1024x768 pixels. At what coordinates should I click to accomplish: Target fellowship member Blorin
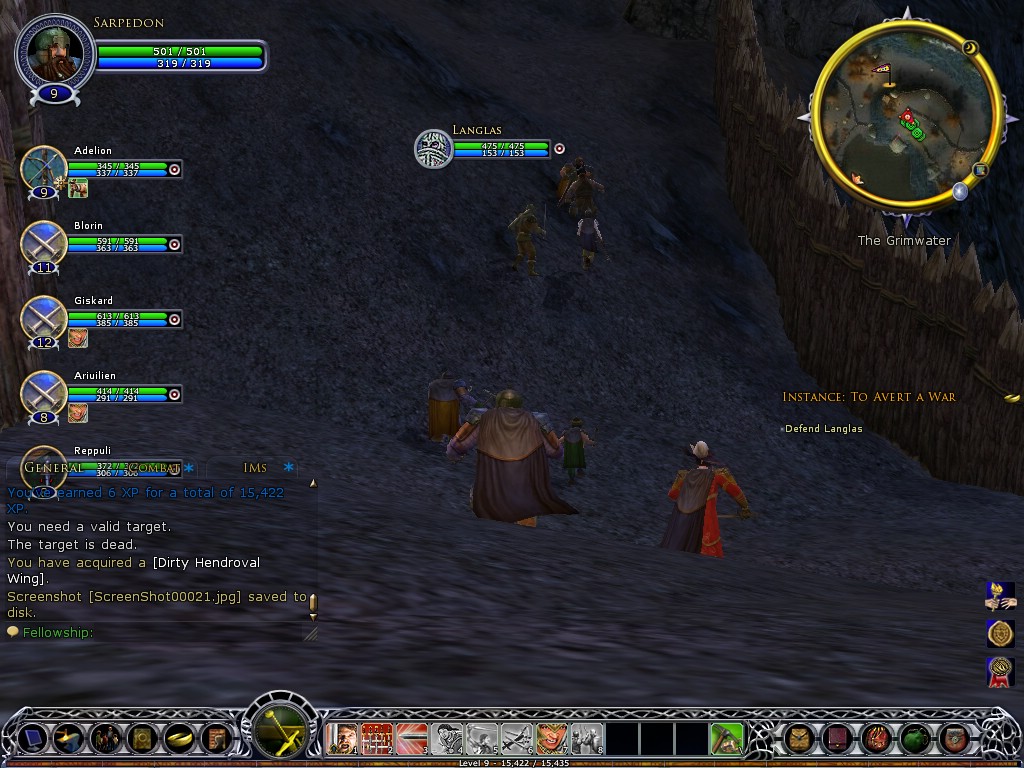coord(43,243)
